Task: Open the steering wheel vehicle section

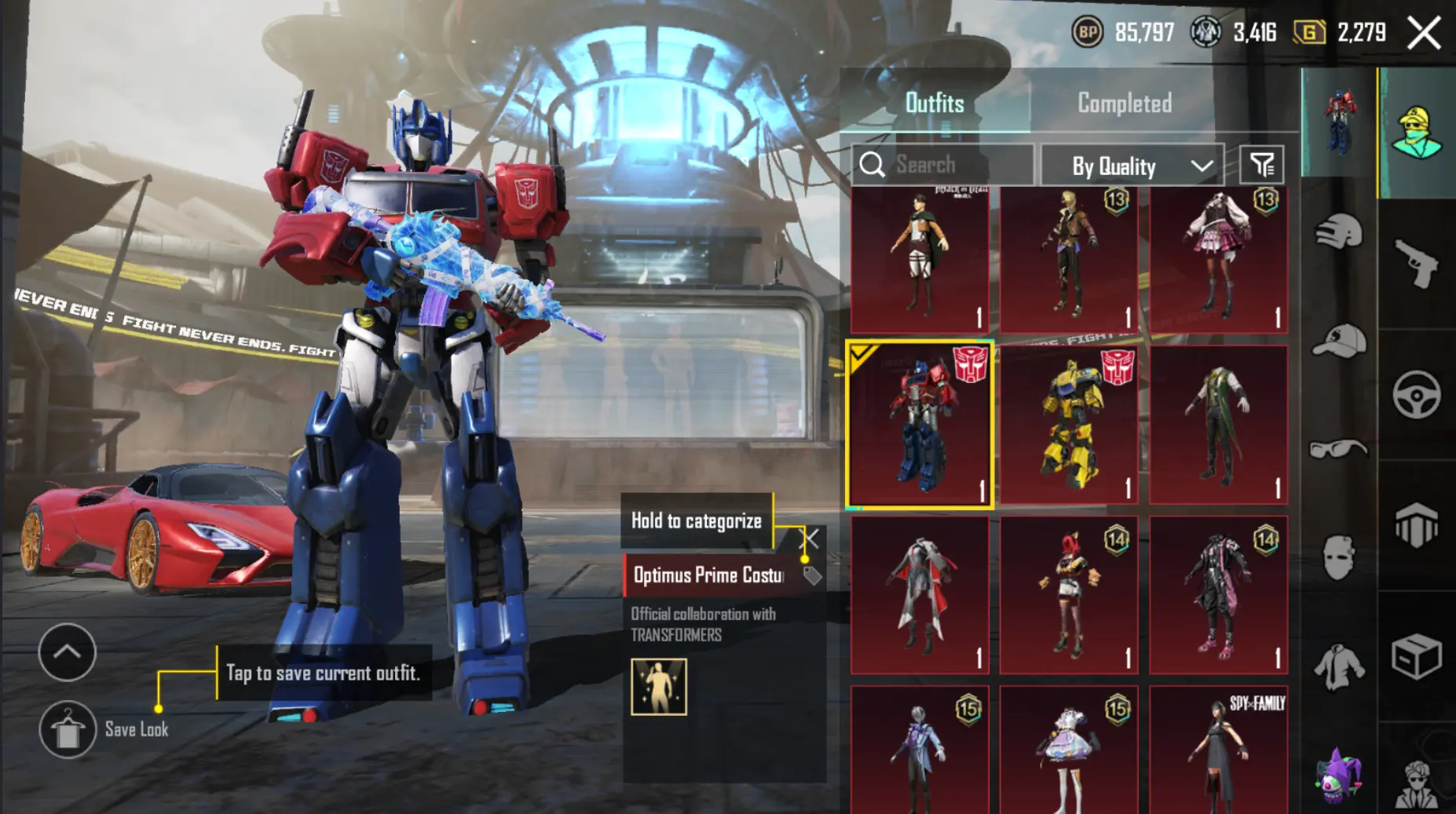Action: click(1417, 395)
